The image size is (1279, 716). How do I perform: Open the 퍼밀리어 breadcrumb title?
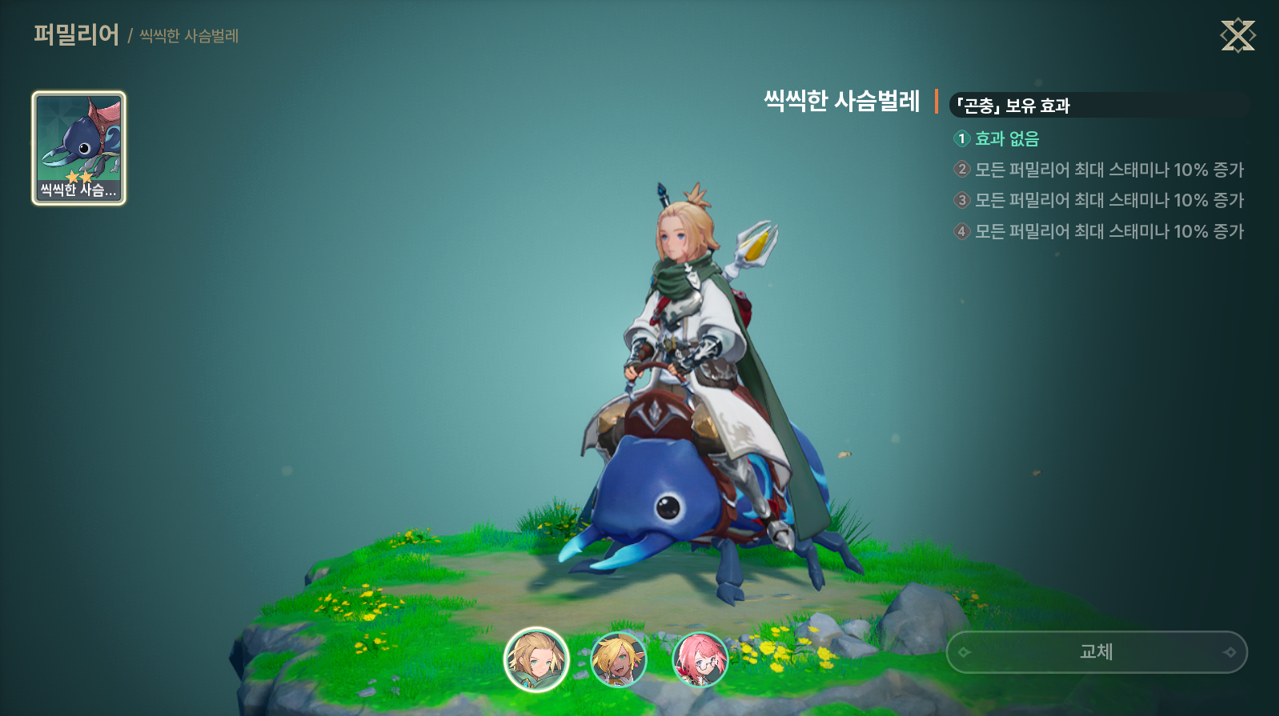tap(76, 35)
